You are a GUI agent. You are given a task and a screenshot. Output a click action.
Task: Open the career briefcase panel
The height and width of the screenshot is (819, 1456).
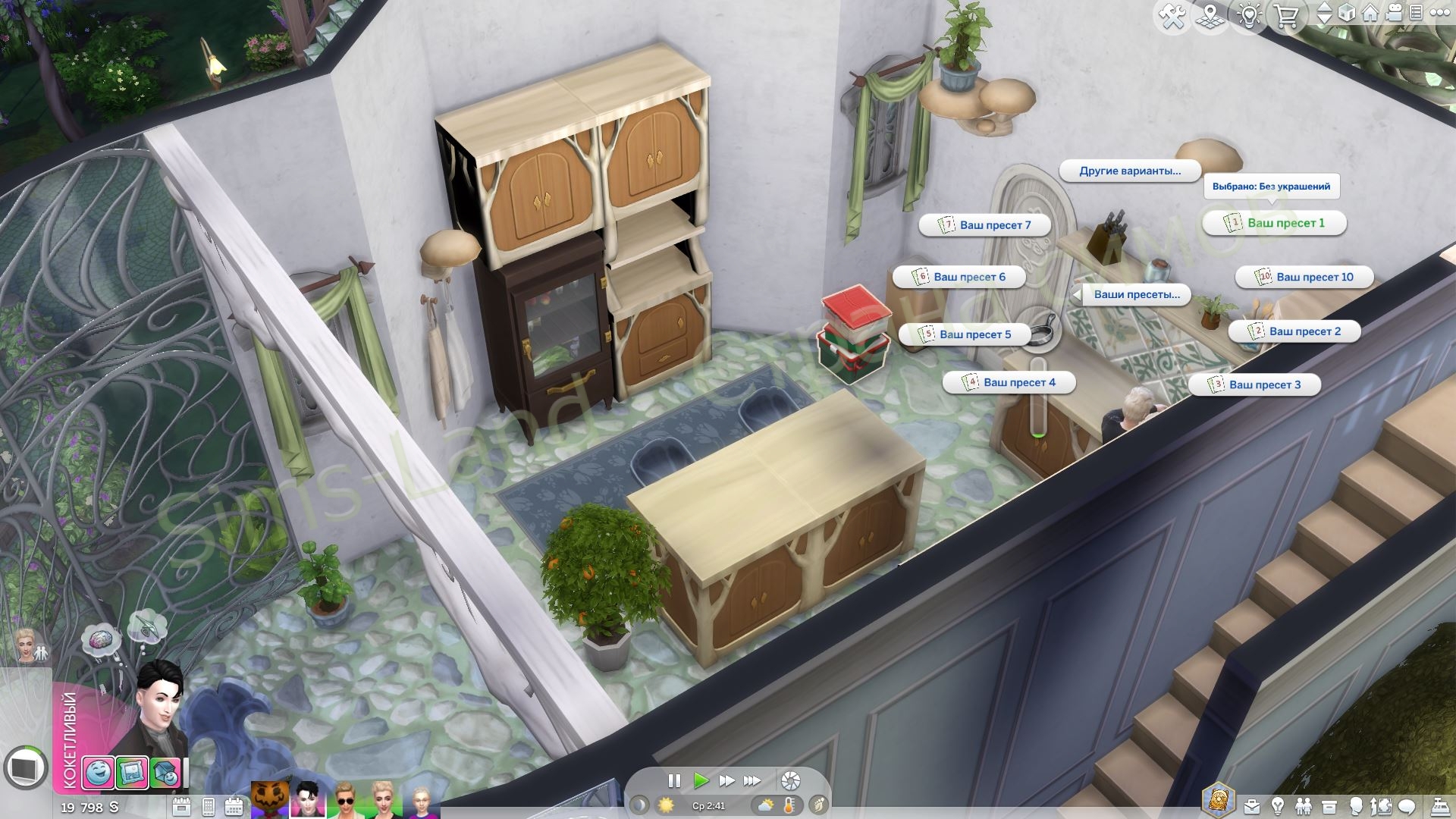pos(1252,805)
